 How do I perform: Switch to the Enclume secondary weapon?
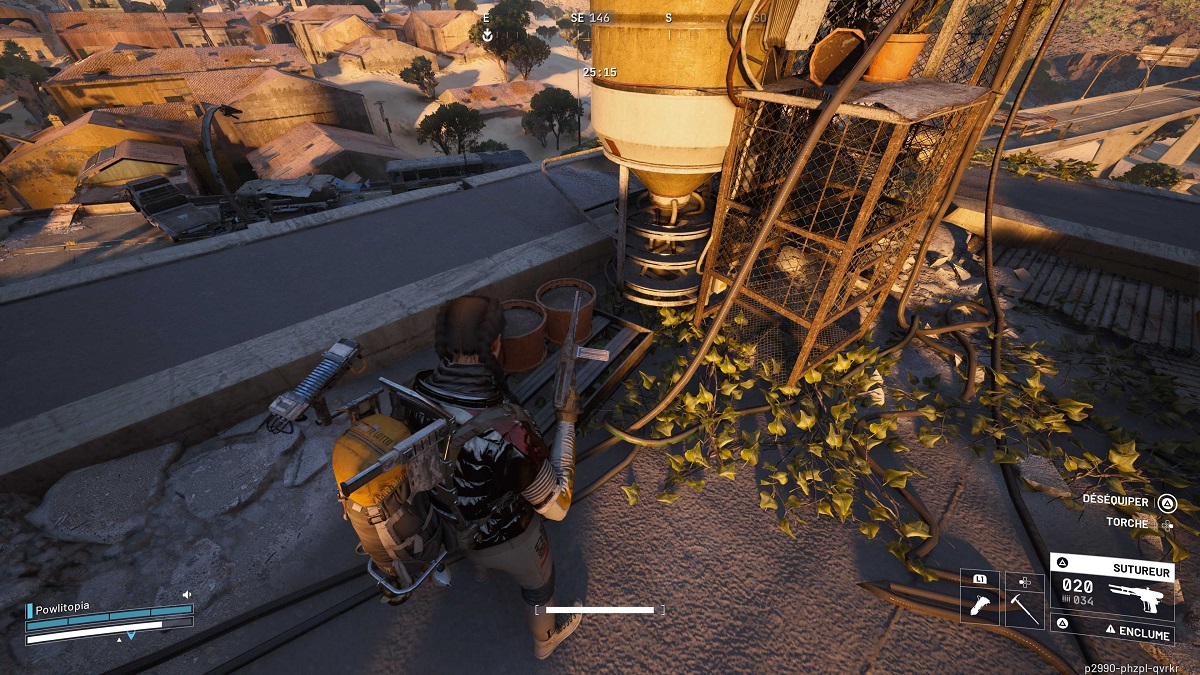point(1112,633)
